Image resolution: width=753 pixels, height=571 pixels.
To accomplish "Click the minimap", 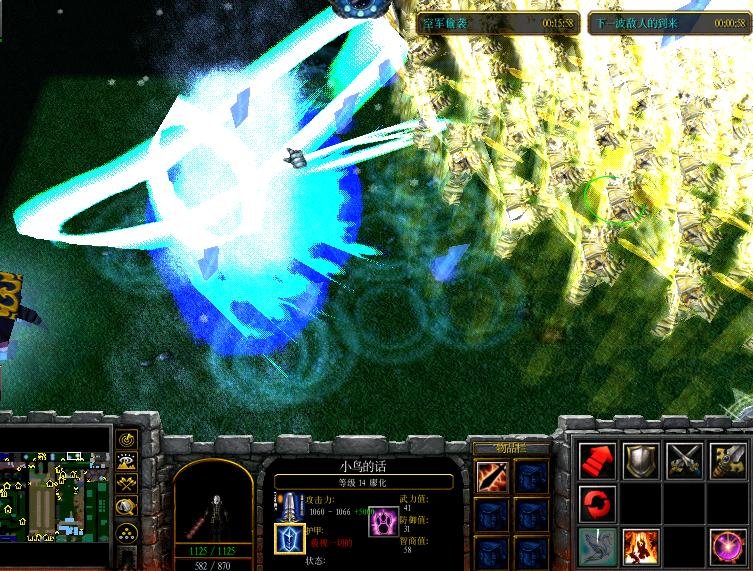I will [x=55, y=495].
